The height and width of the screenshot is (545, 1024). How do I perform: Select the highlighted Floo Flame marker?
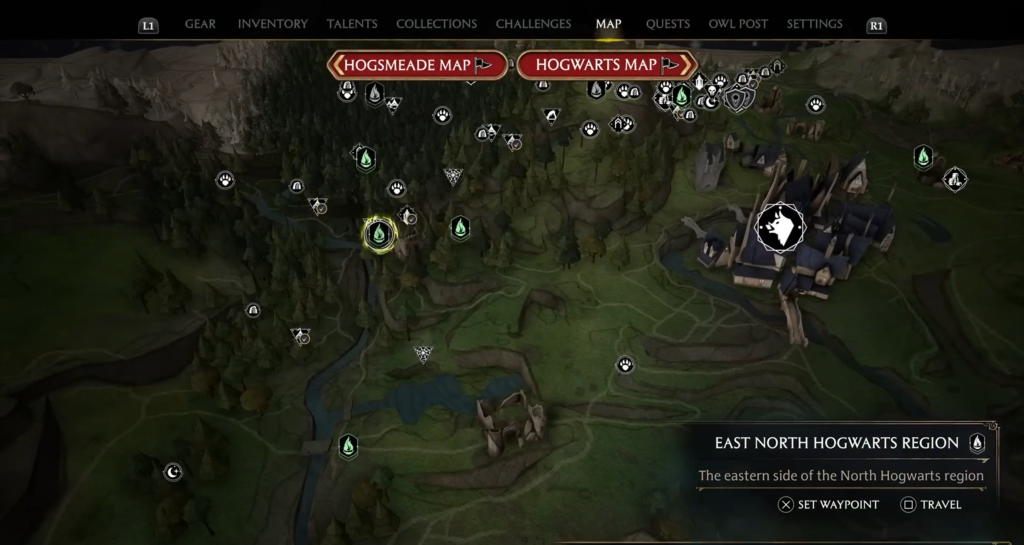[x=379, y=234]
